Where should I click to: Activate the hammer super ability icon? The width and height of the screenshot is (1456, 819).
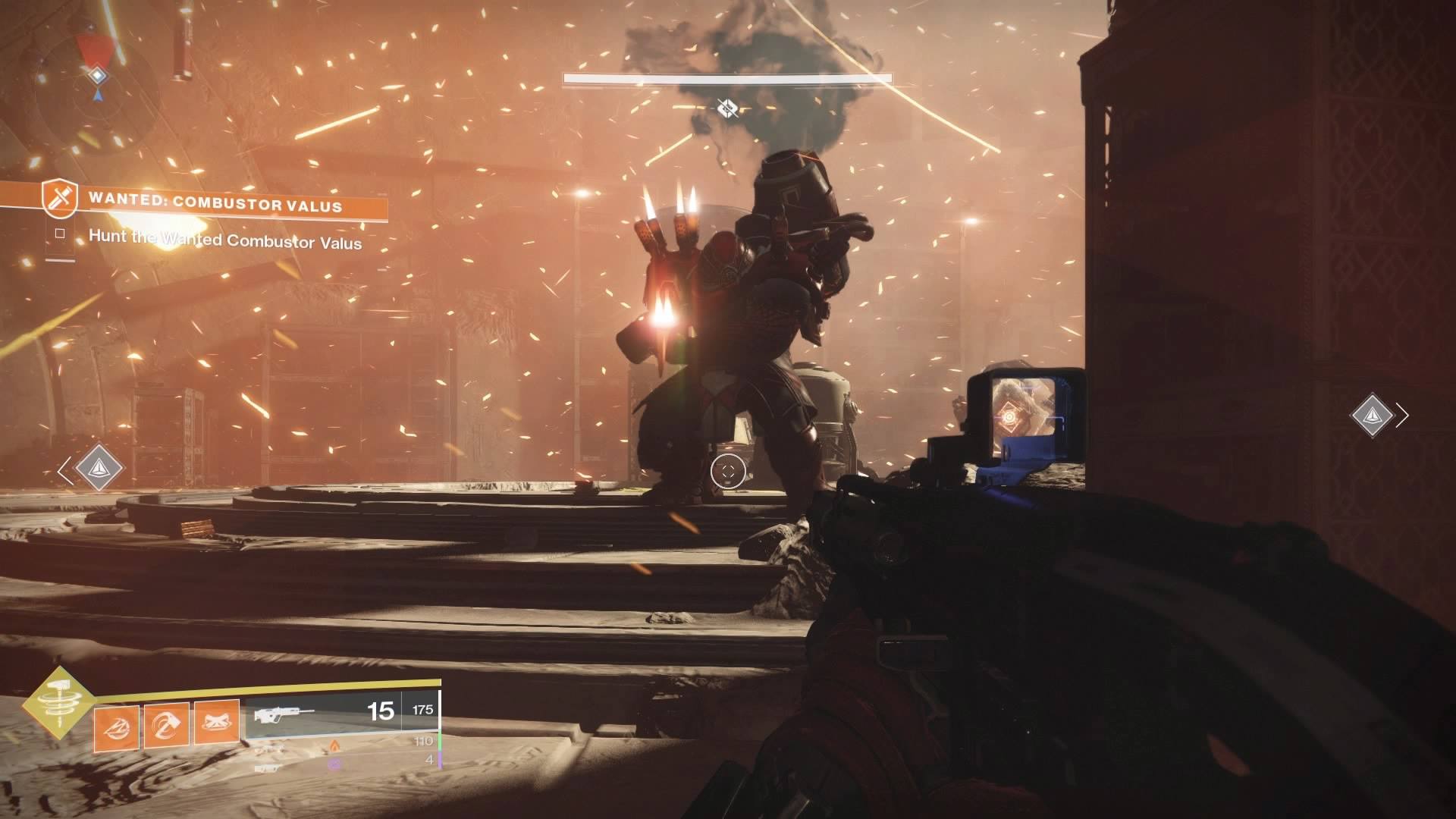point(58,702)
